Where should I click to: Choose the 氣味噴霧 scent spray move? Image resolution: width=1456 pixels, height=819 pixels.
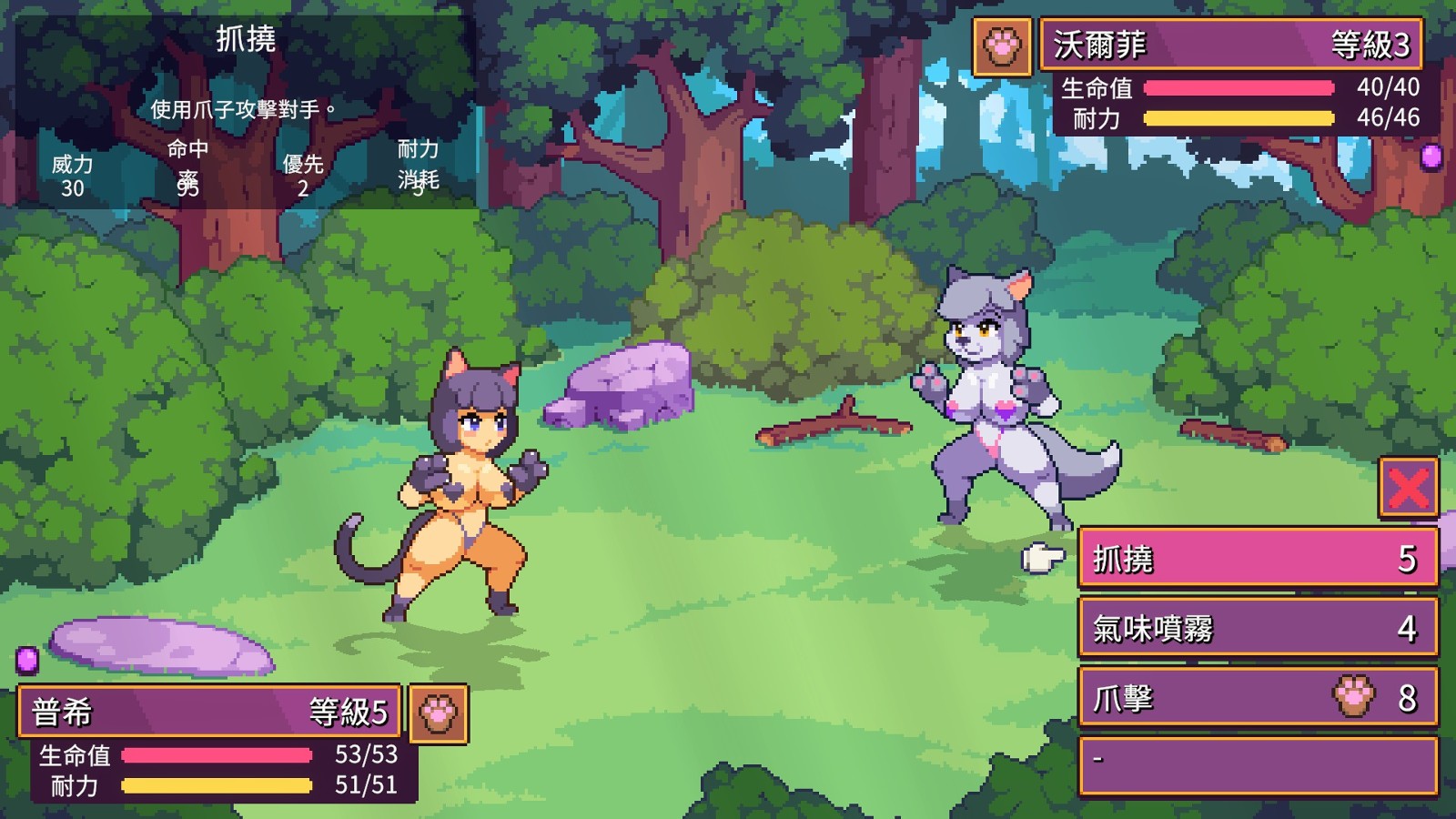1258,628
